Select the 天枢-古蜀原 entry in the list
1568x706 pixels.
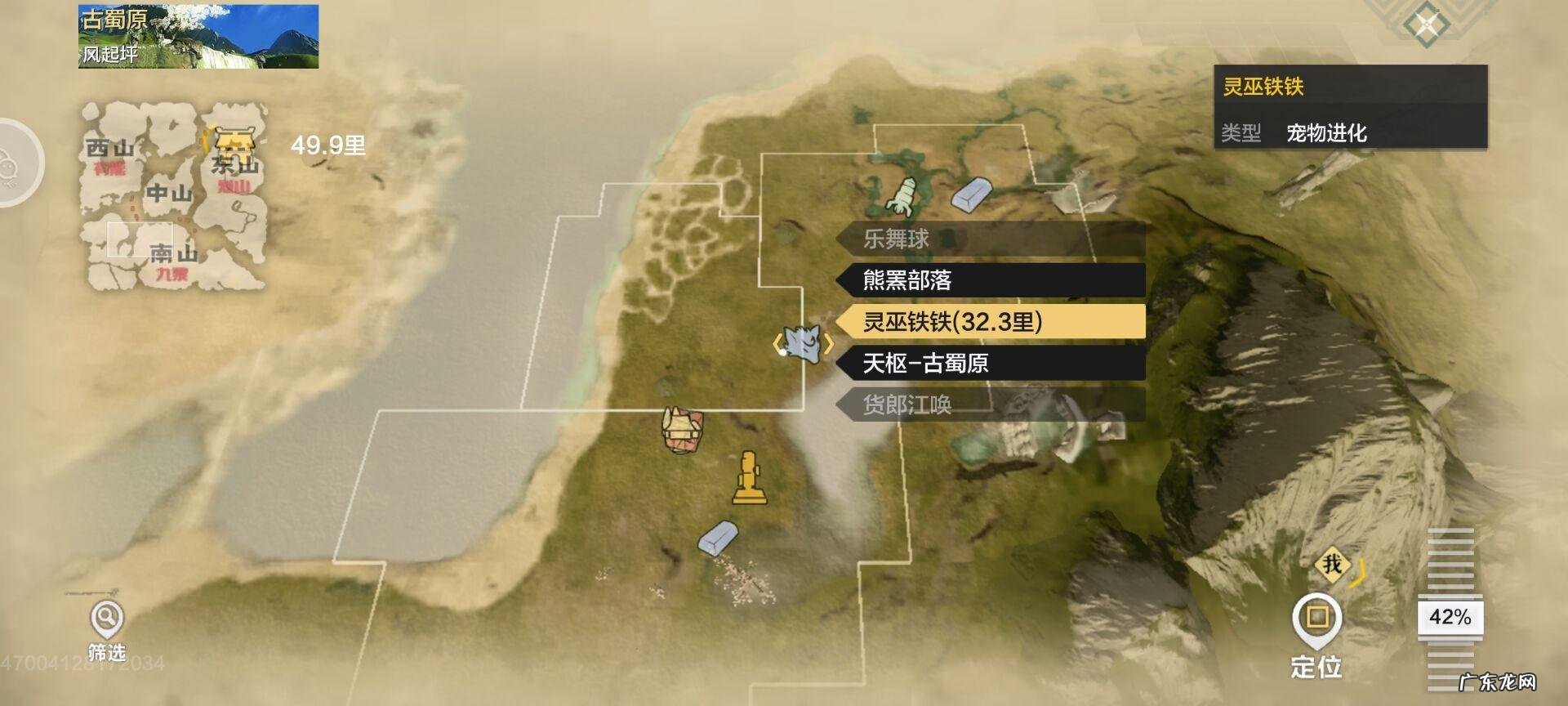click(988, 364)
